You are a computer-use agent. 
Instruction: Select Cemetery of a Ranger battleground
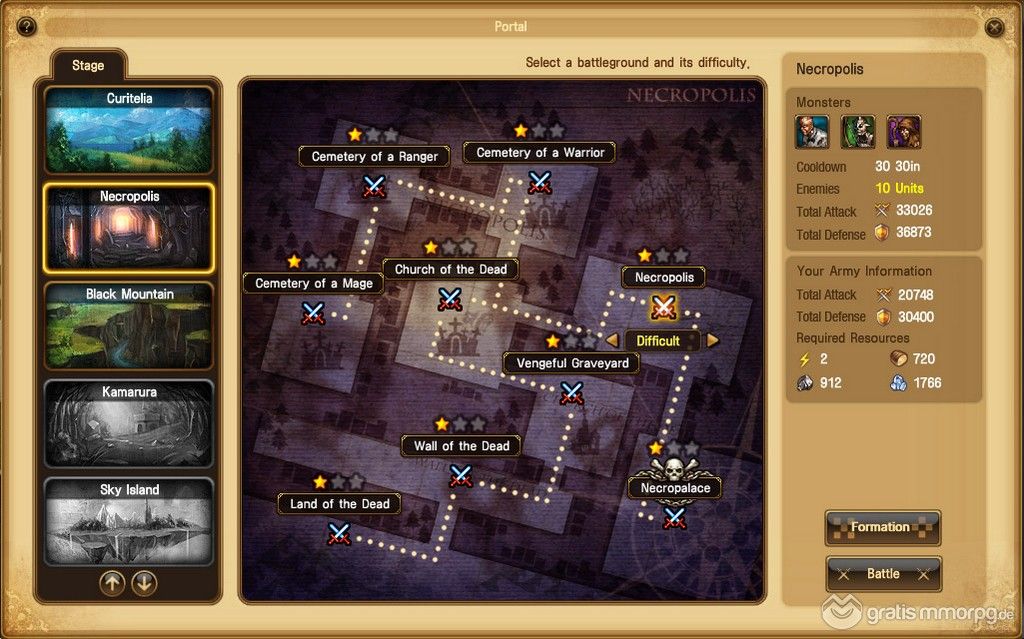(x=374, y=185)
